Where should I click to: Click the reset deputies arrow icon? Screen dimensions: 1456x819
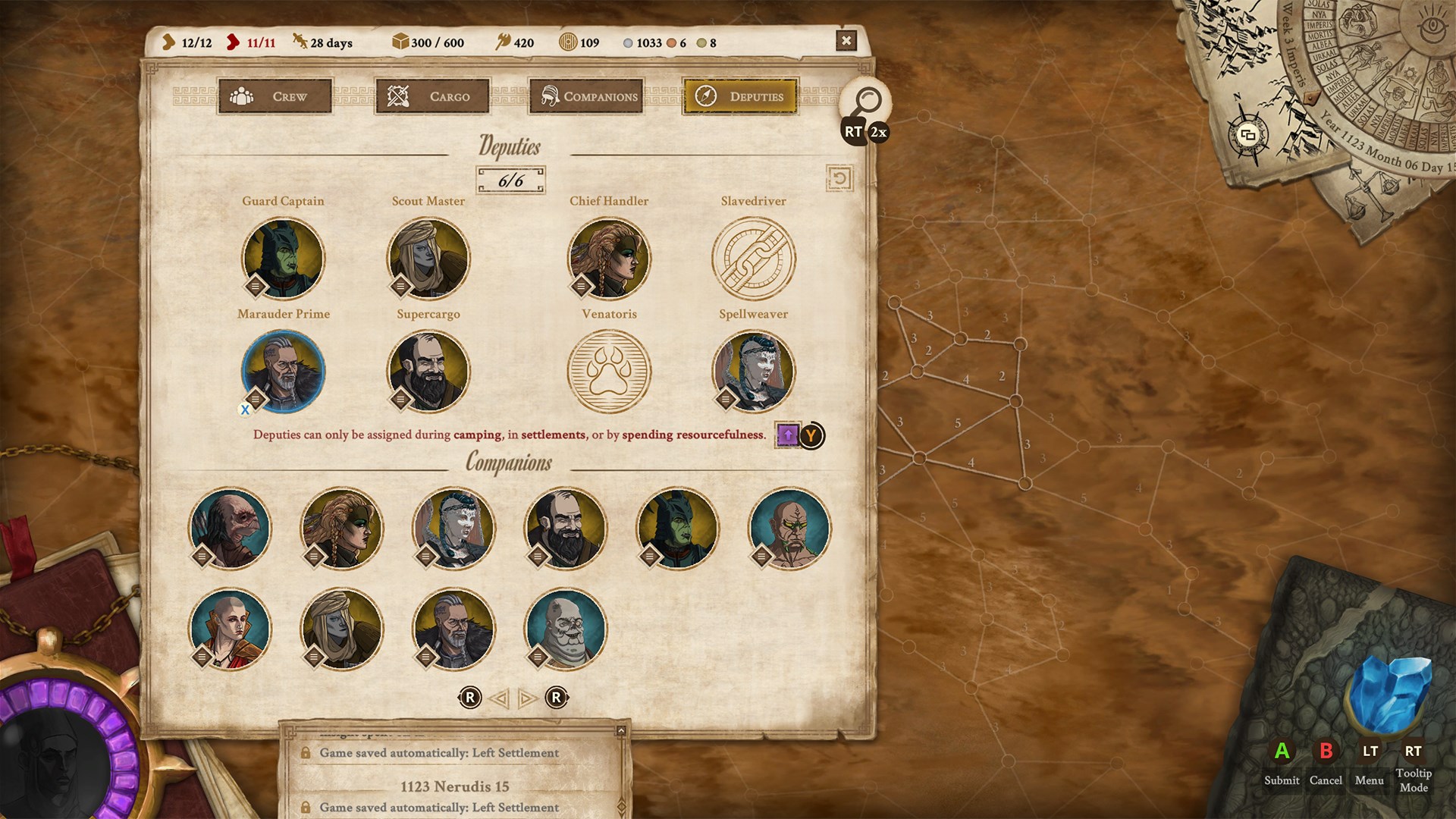[839, 179]
